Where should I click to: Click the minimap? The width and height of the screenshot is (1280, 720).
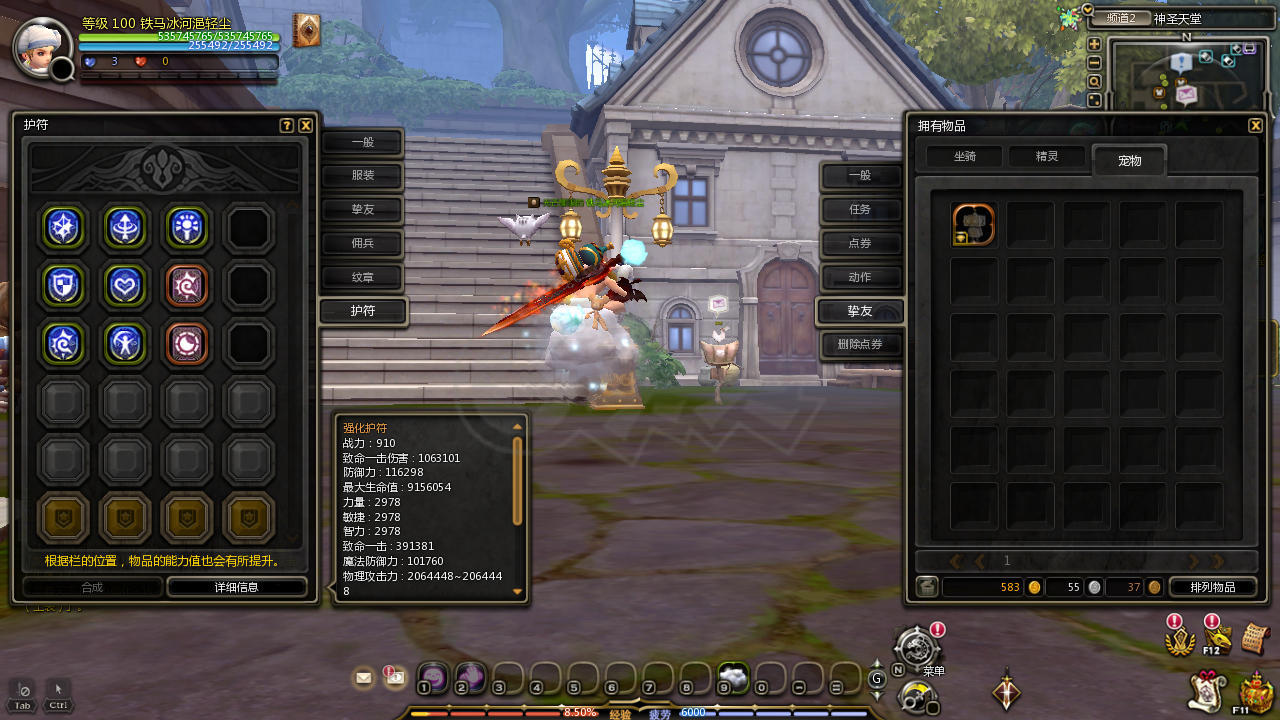coord(1185,77)
